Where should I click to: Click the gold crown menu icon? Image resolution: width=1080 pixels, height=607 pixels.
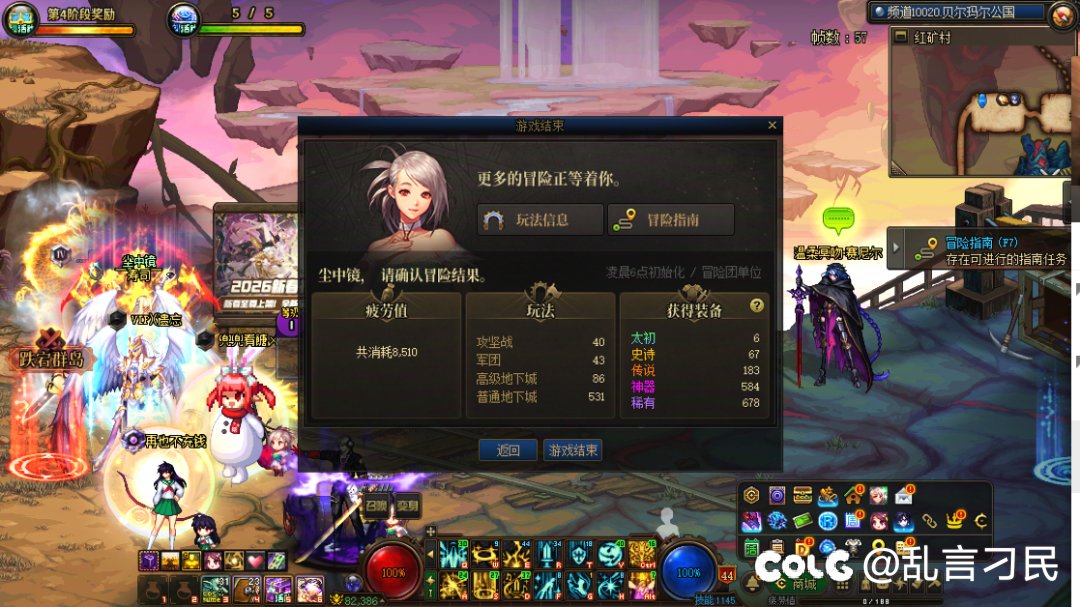(x=955, y=521)
